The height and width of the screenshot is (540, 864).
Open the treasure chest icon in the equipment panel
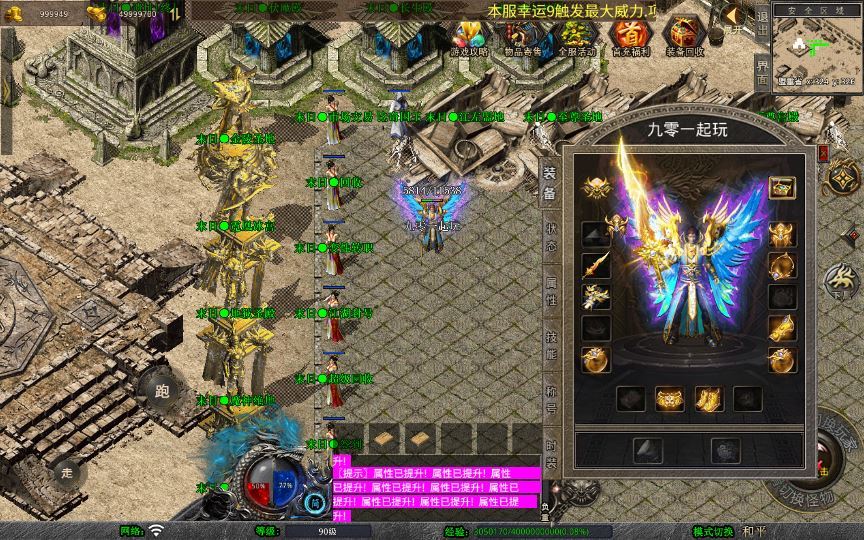782,187
